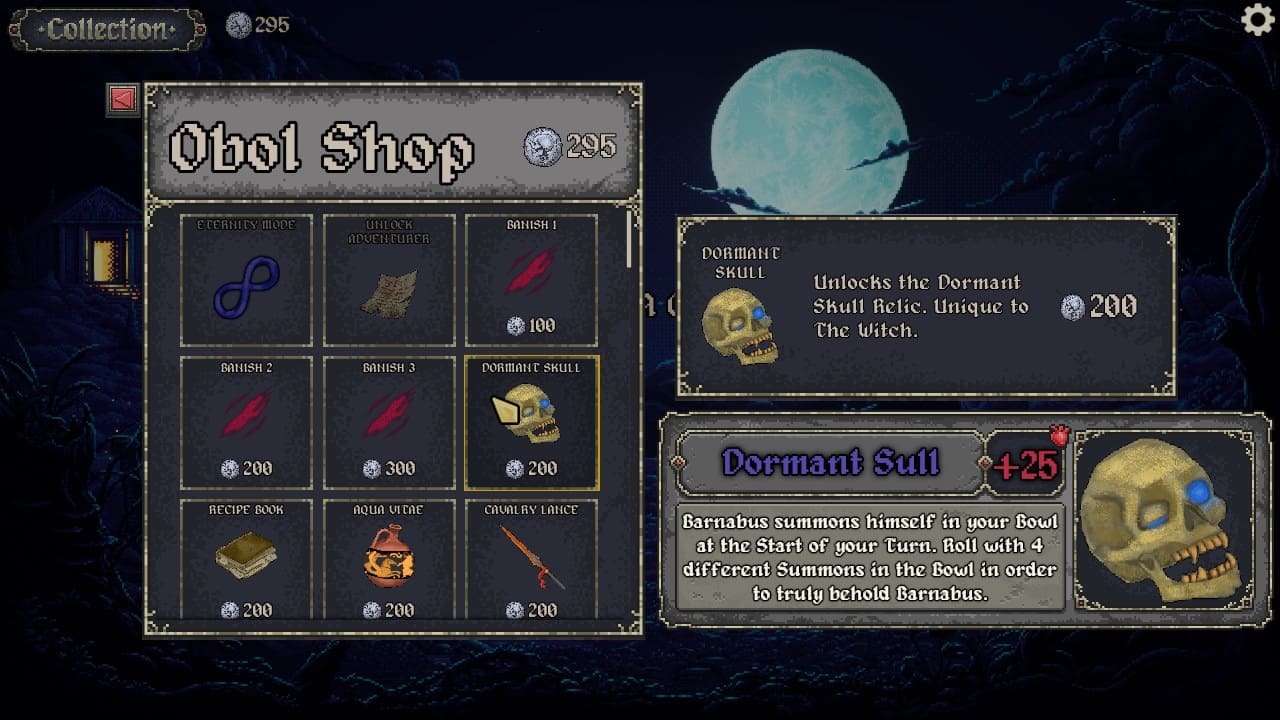This screenshot has width=1280, height=720.
Task: Close the Obol Shop with red arrow
Action: [123, 99]
